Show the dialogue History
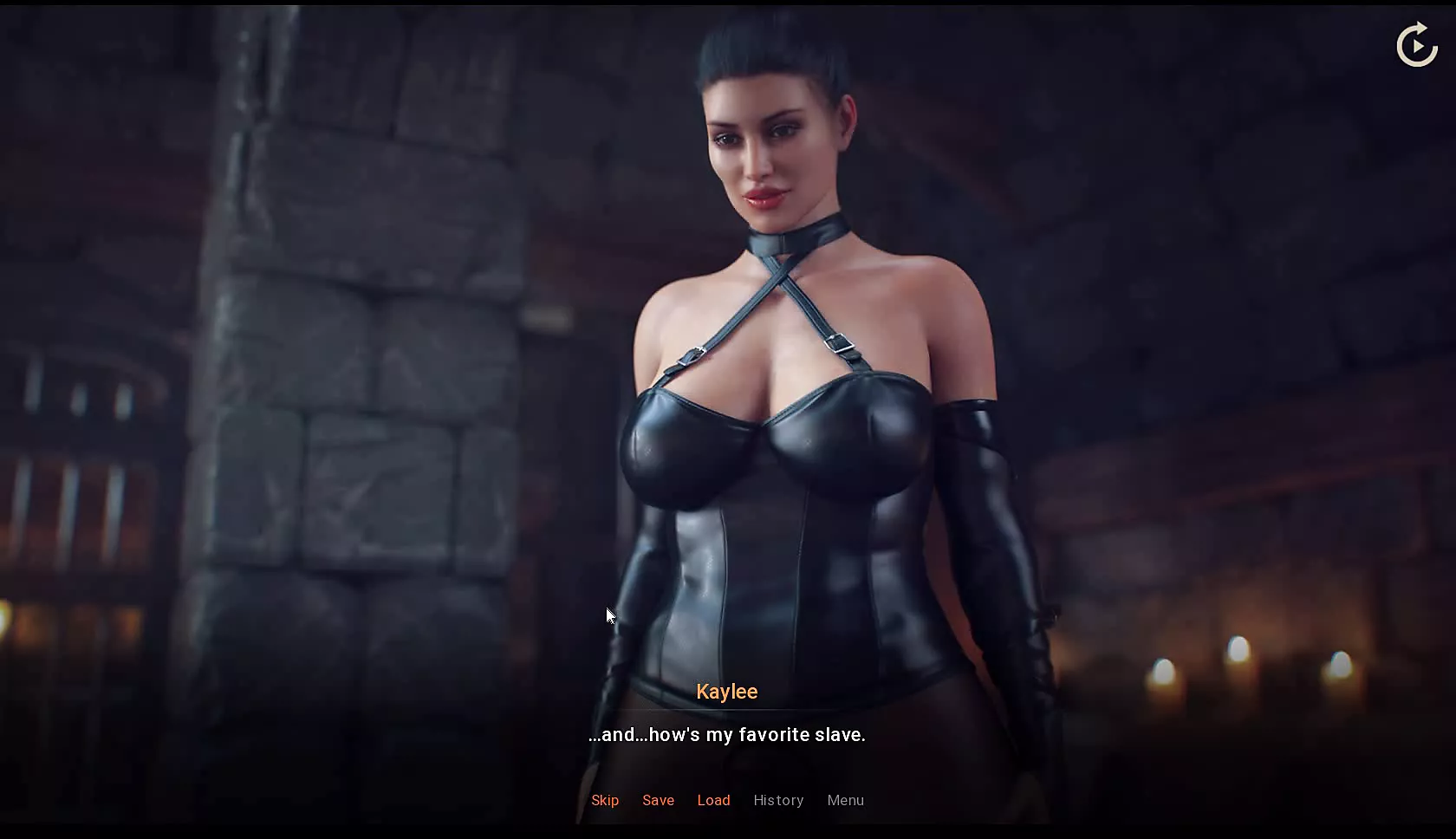Screen dimensions: 1456x839 (778, 800)
